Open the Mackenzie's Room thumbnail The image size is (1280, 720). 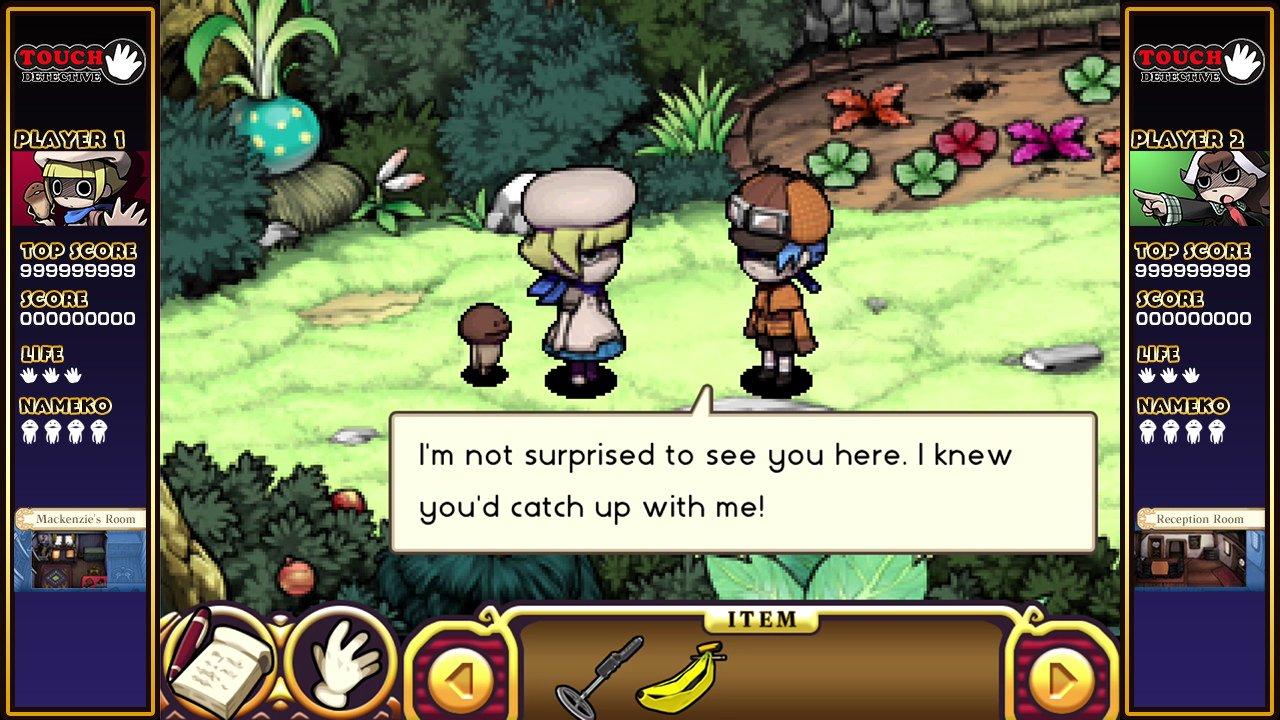point(80,551)
